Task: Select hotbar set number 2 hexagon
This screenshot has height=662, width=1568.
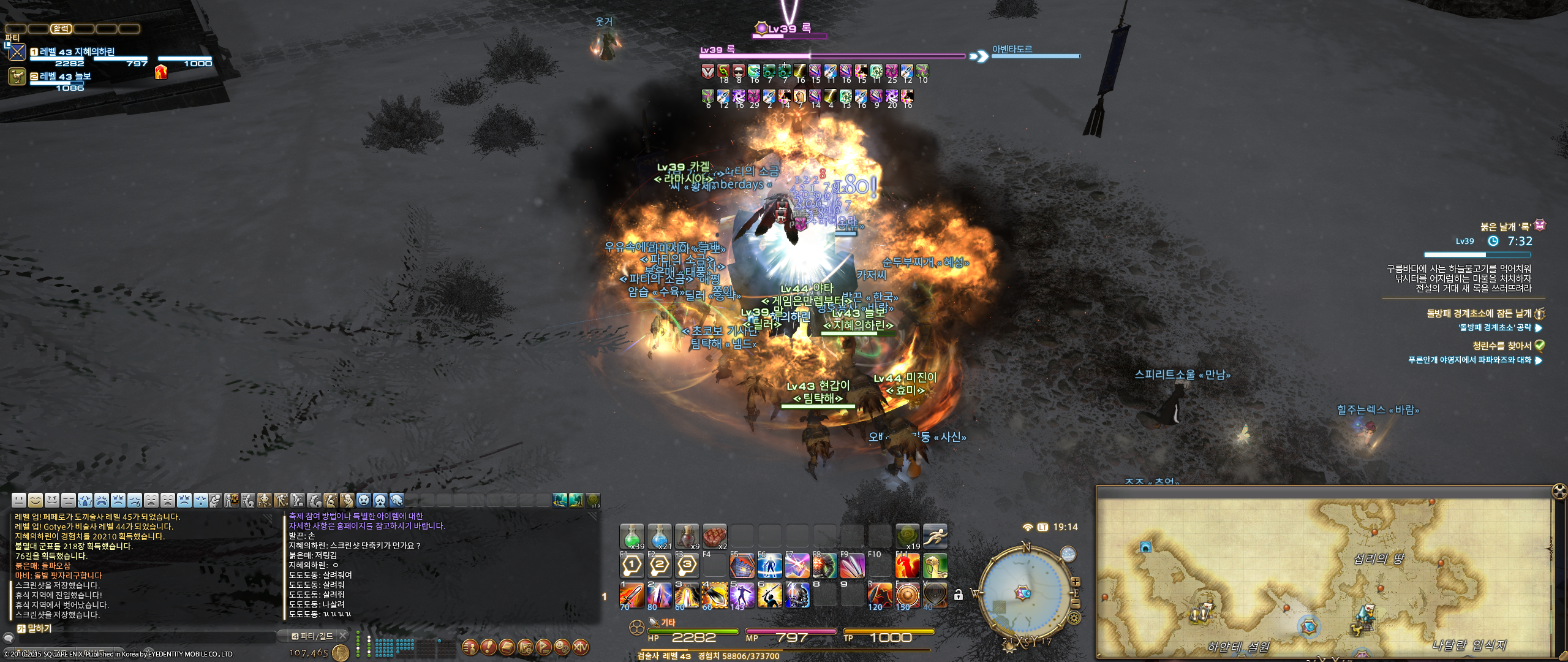Action: (x=659, y=565)
